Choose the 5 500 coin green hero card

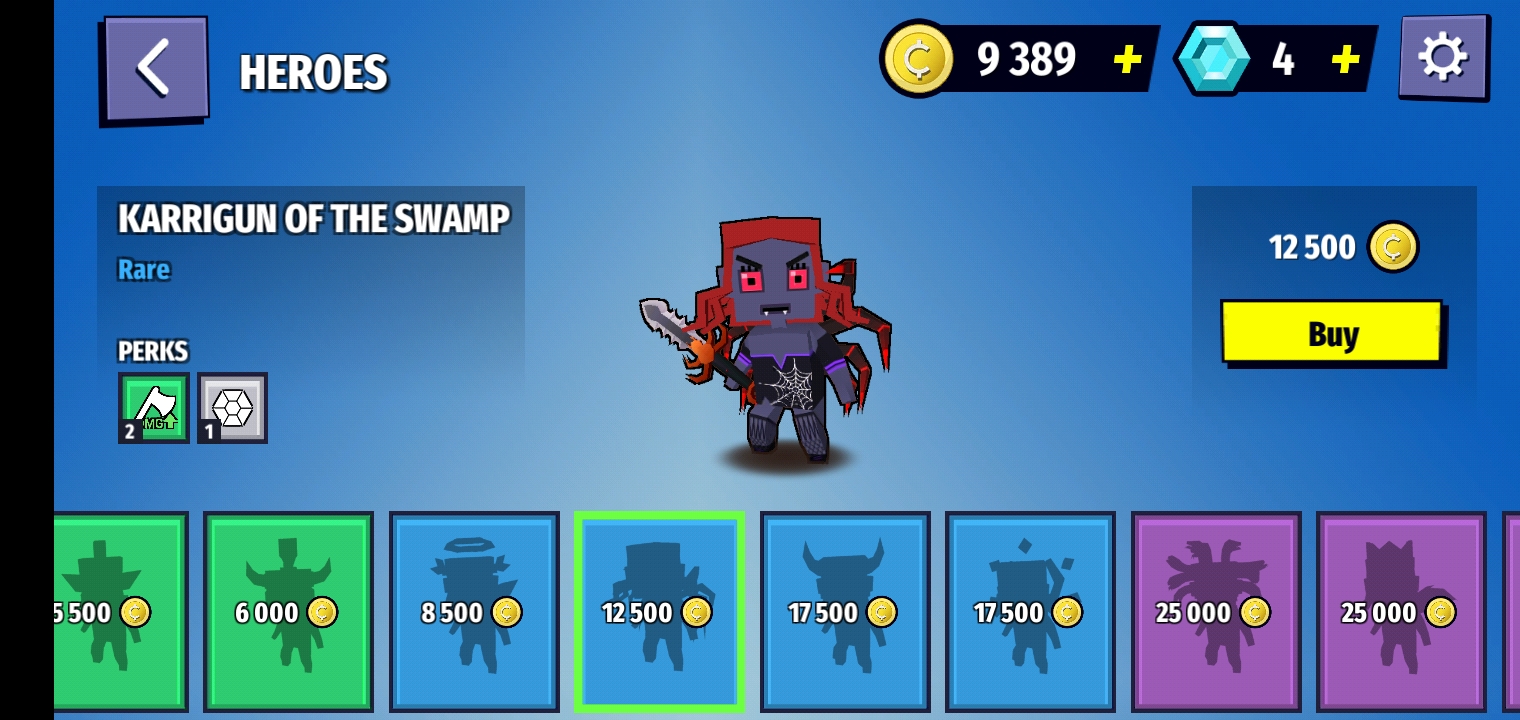pos(120,611)
